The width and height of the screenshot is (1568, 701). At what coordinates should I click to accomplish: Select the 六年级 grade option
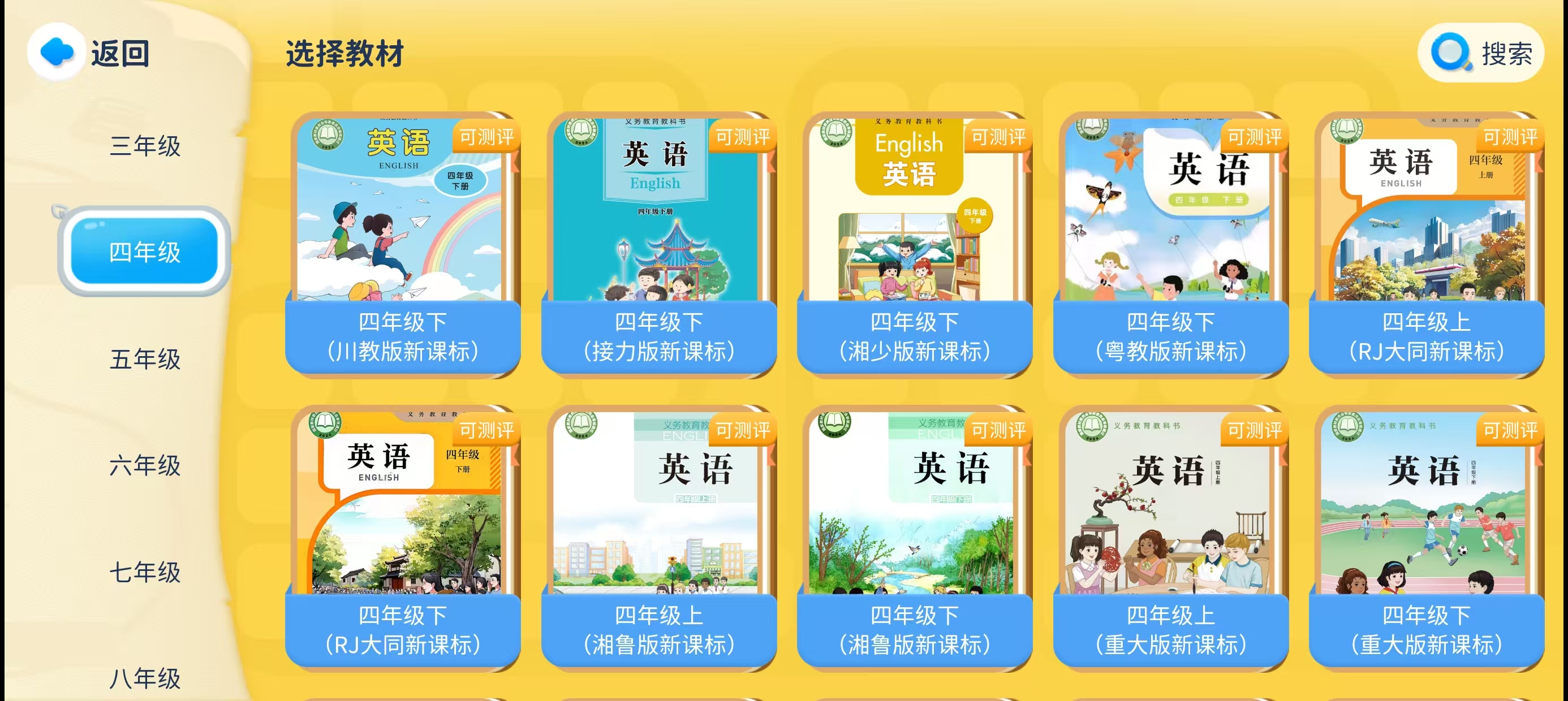(144, 467)
